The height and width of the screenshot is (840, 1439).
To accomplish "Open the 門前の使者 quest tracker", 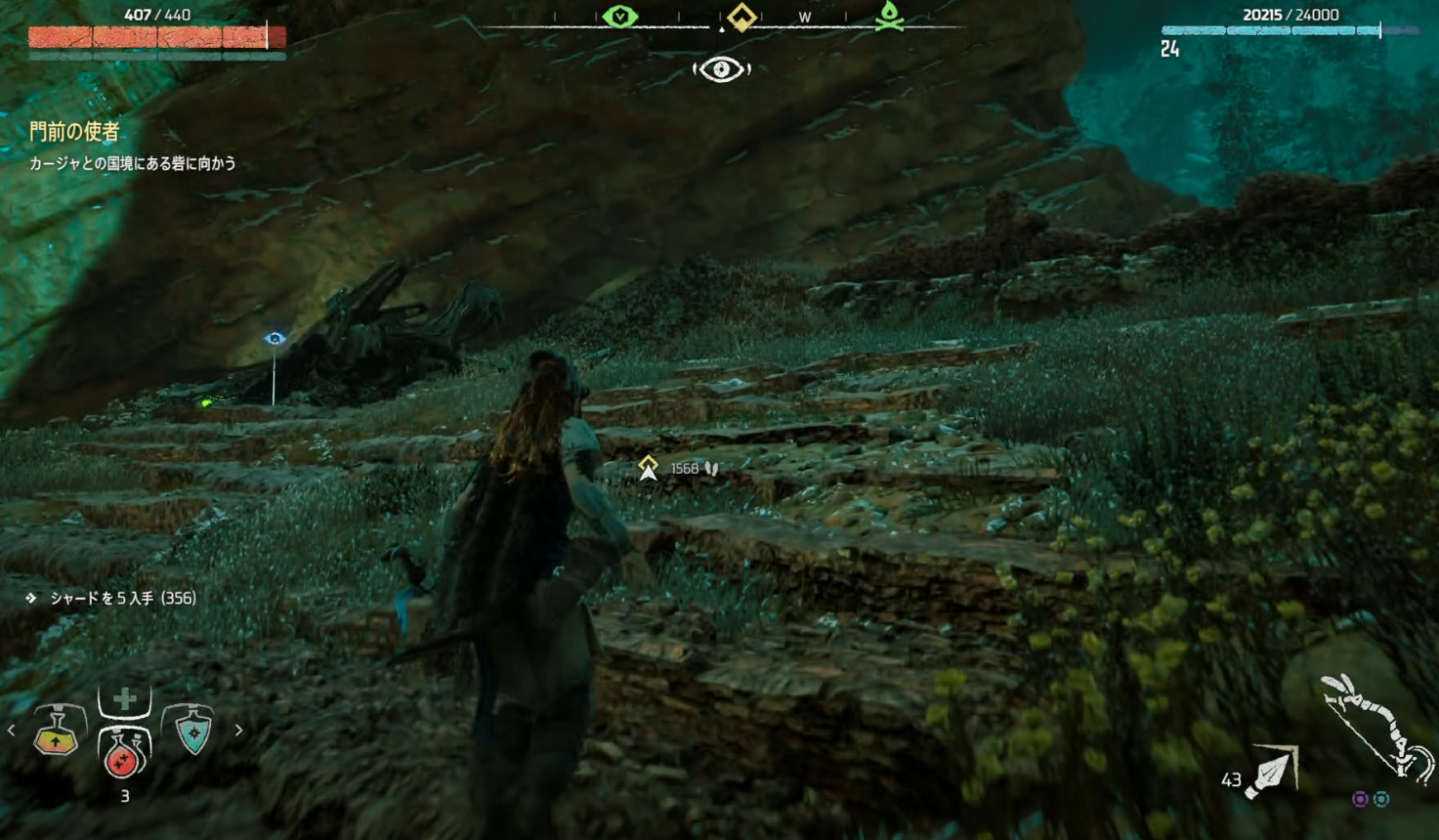I will tap(74, 131).
